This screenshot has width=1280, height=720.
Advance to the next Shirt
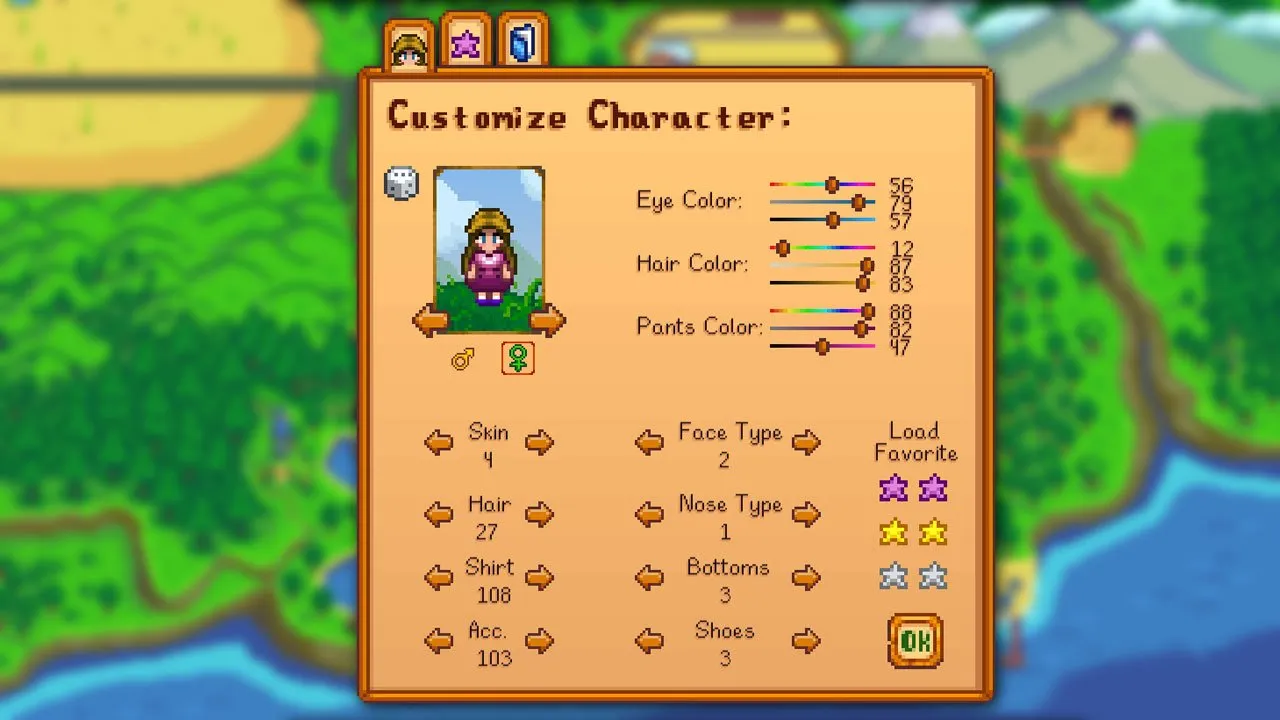pyautogui.click(x=539, y=577)
